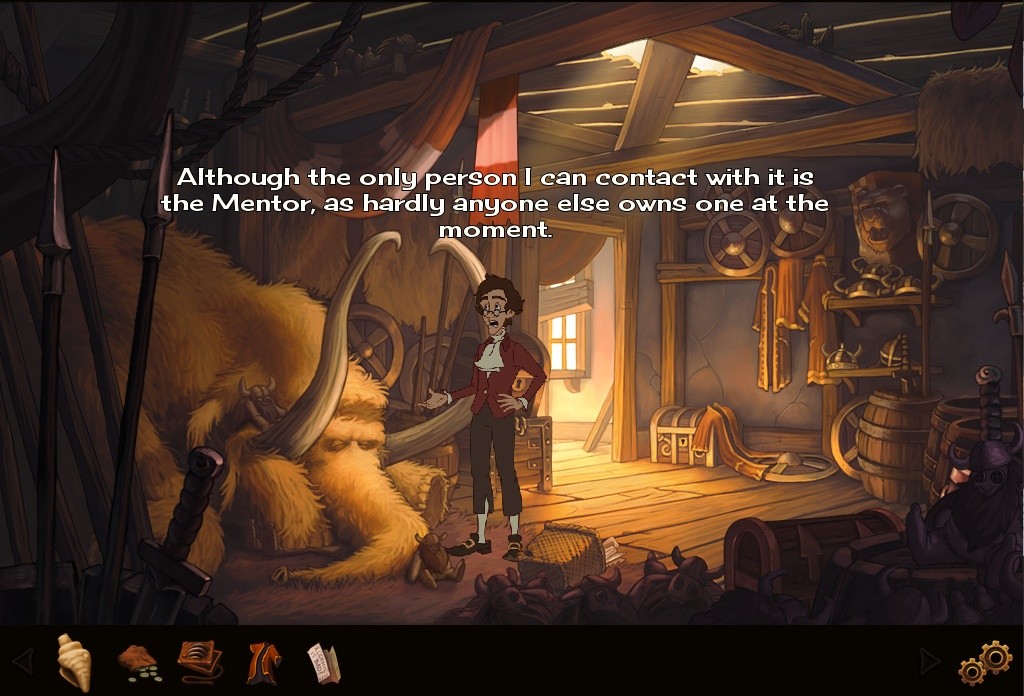Viewport: 1024px width, 696px height.
Task: Open the gears settings menu
Action: pos(985,662)
